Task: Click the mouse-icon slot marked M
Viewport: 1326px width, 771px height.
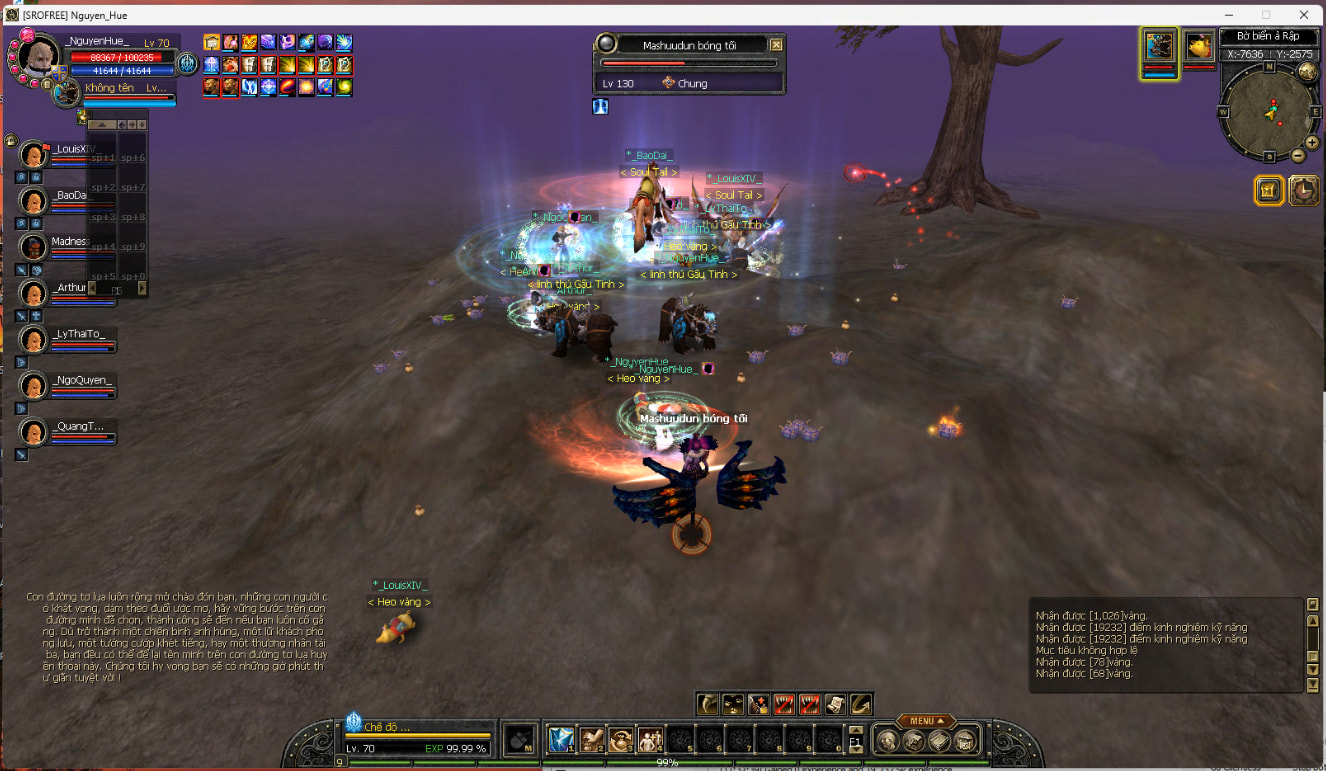Action: point(519,739)
